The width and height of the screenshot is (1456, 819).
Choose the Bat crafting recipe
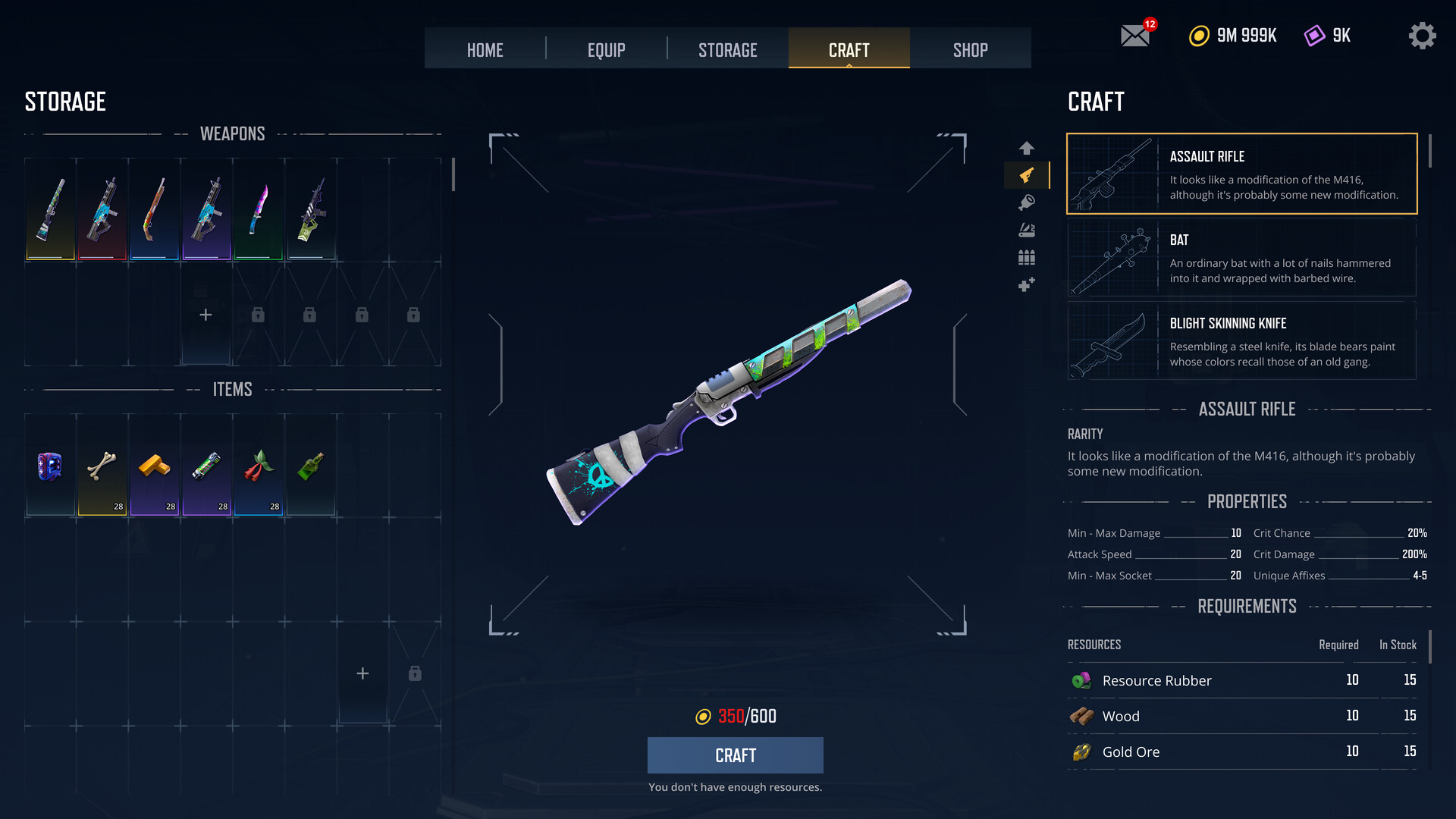pos(1241,258)
